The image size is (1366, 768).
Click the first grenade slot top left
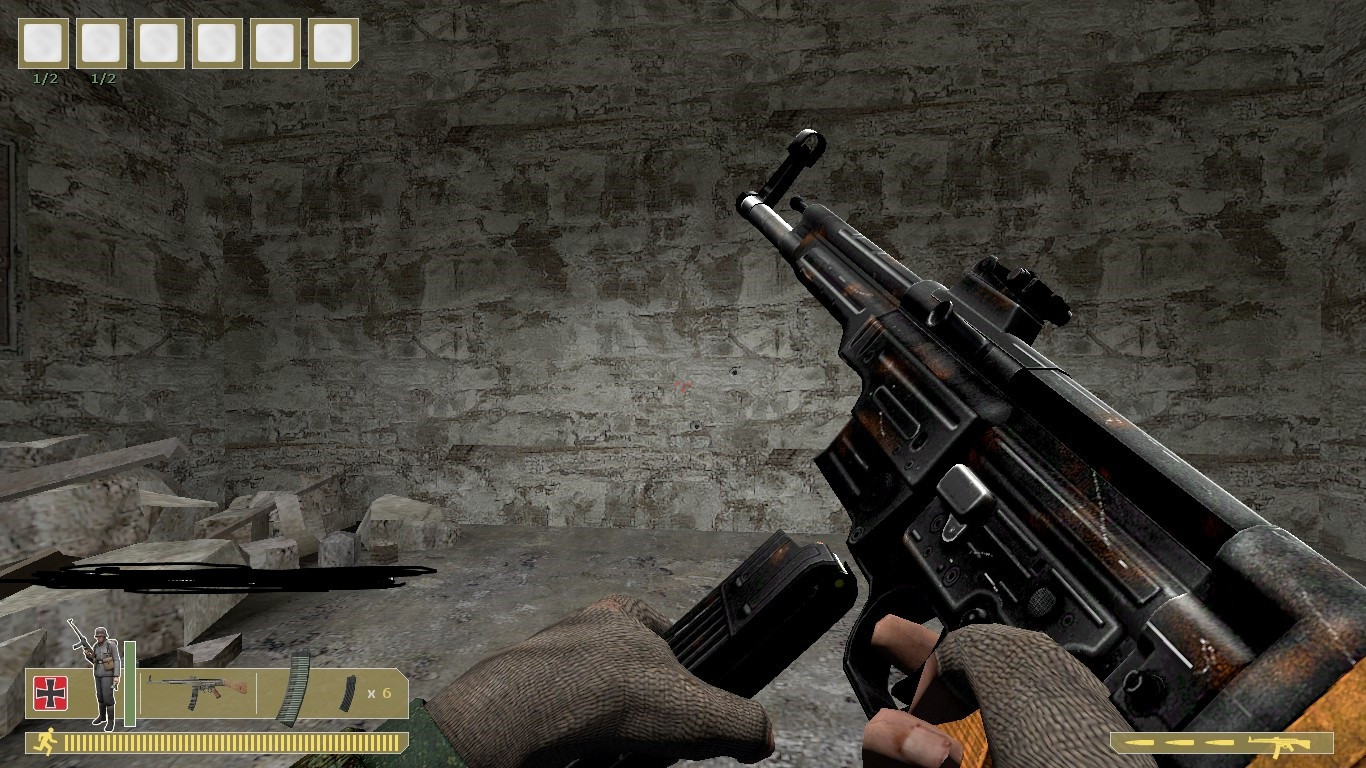(42, 43)
